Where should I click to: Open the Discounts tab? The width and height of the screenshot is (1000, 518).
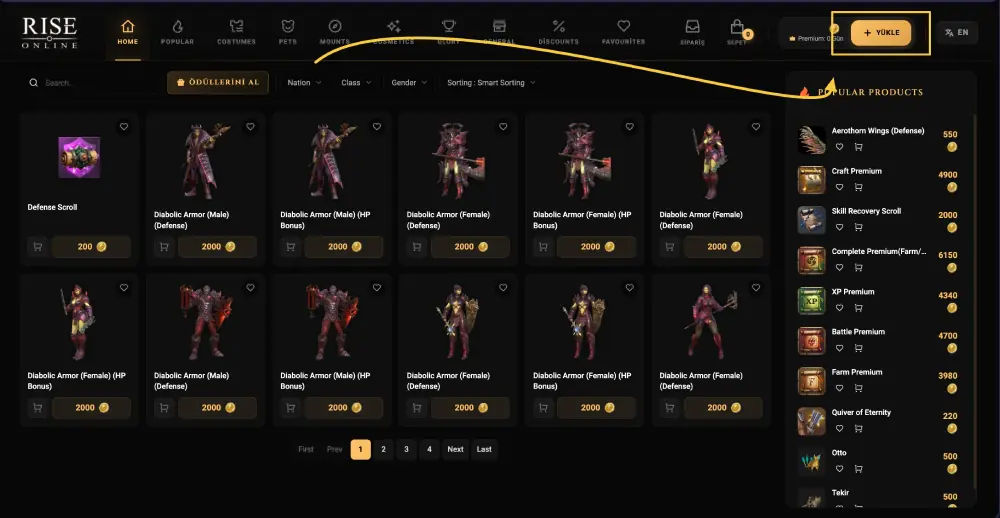coord(558,32)
